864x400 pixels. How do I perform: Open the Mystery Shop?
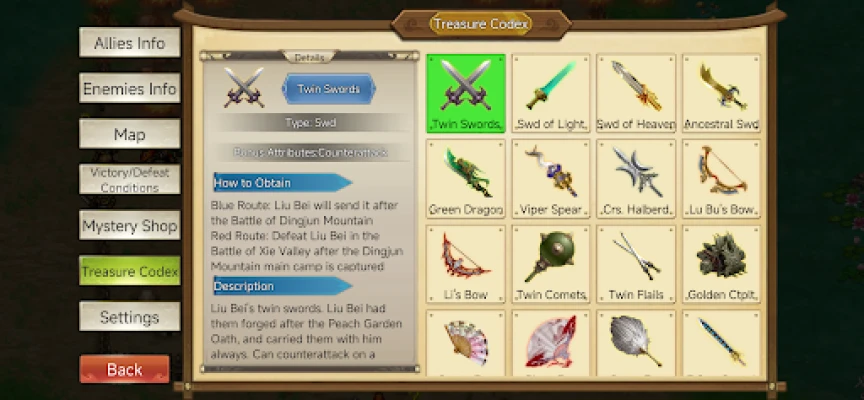click(129, 226)
